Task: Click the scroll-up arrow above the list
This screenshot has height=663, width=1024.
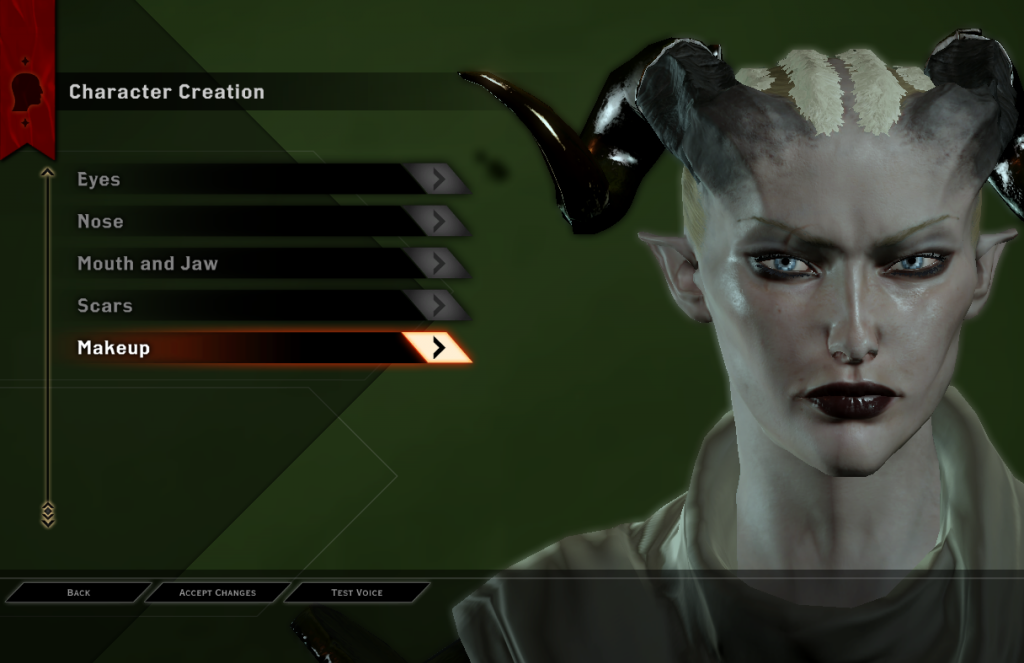Action: coord(47,173)
